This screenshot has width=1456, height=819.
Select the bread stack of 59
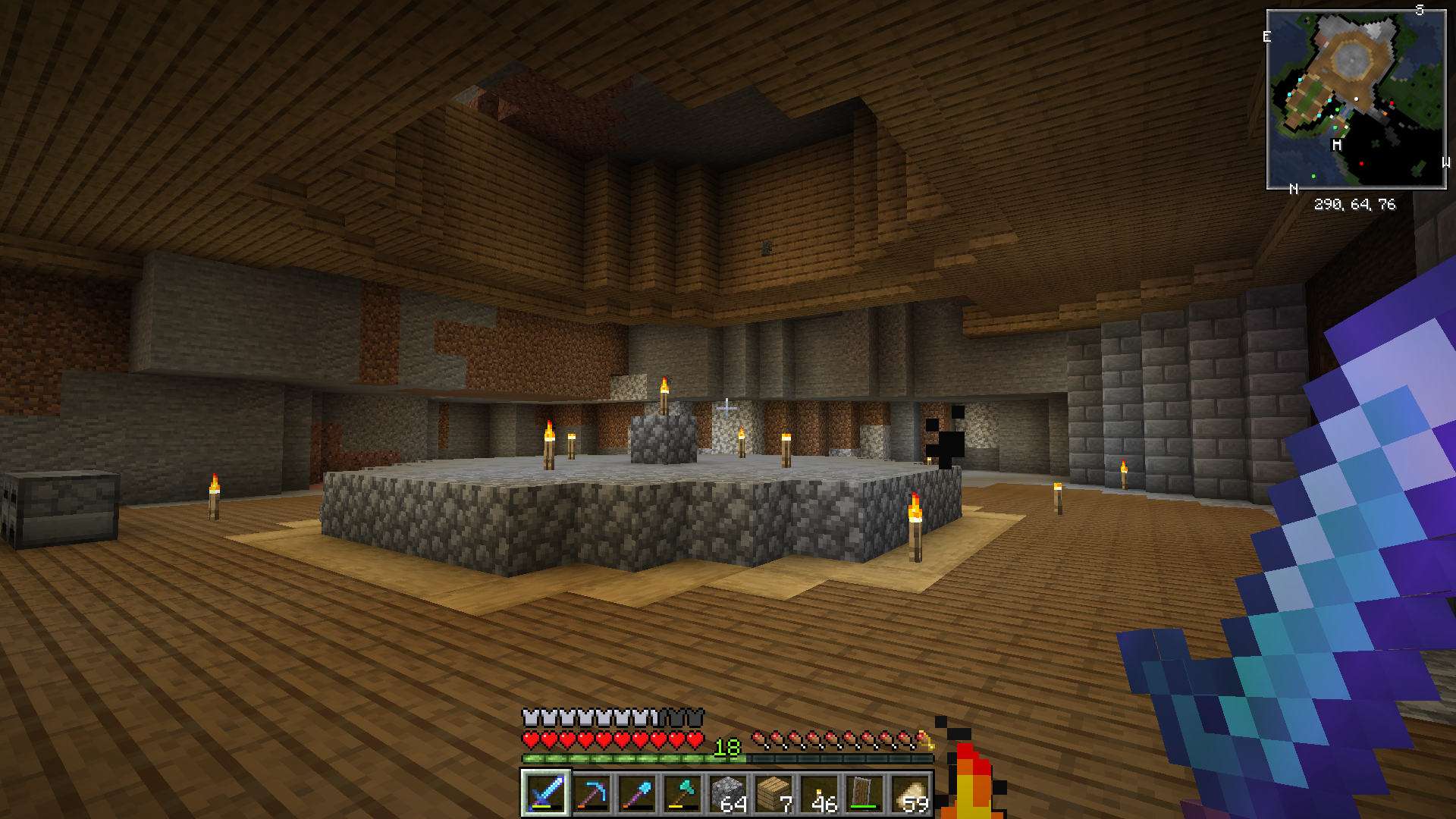click(910, 793)
